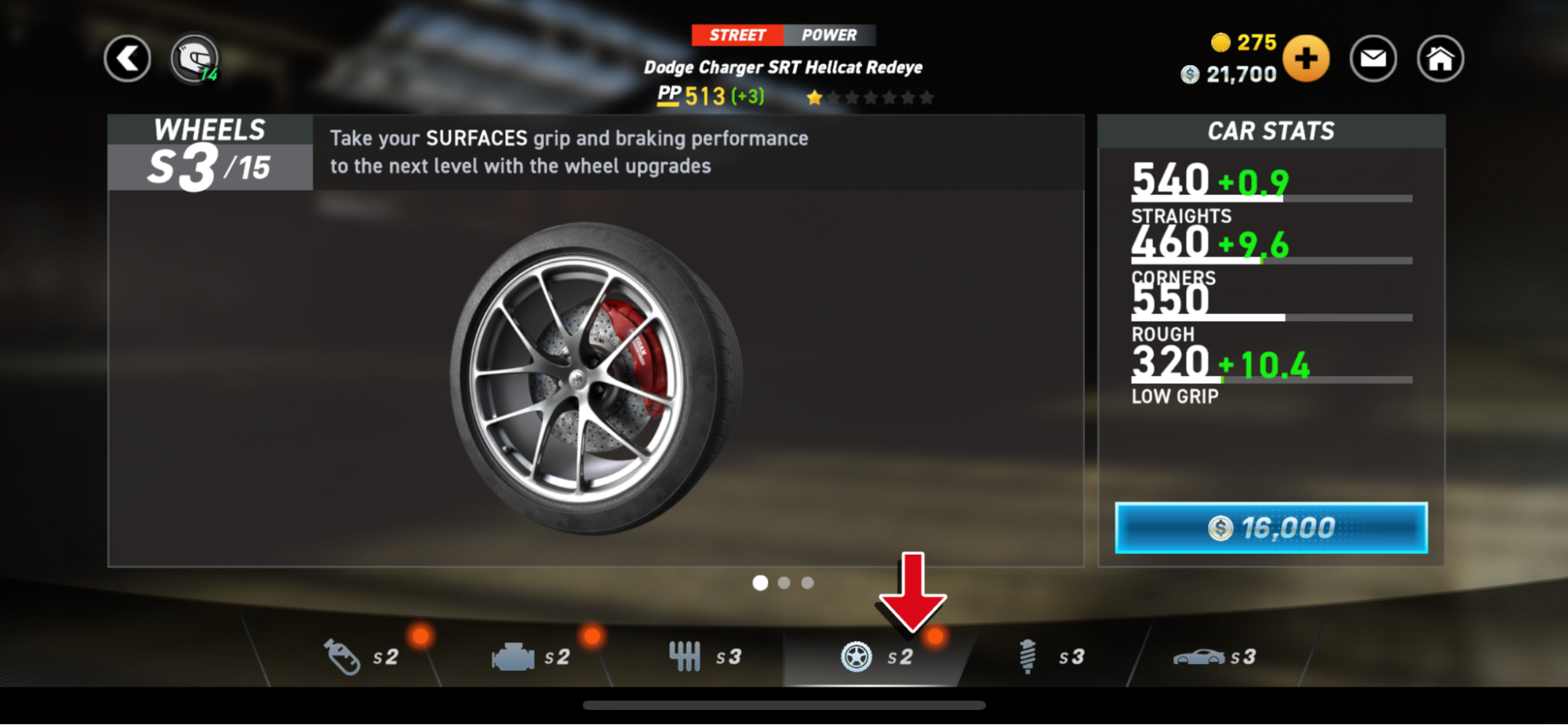The width and height of the screenshot is (1568, 725).
Task: Open the driver profile helmet icon
Action: coord(195,57)
